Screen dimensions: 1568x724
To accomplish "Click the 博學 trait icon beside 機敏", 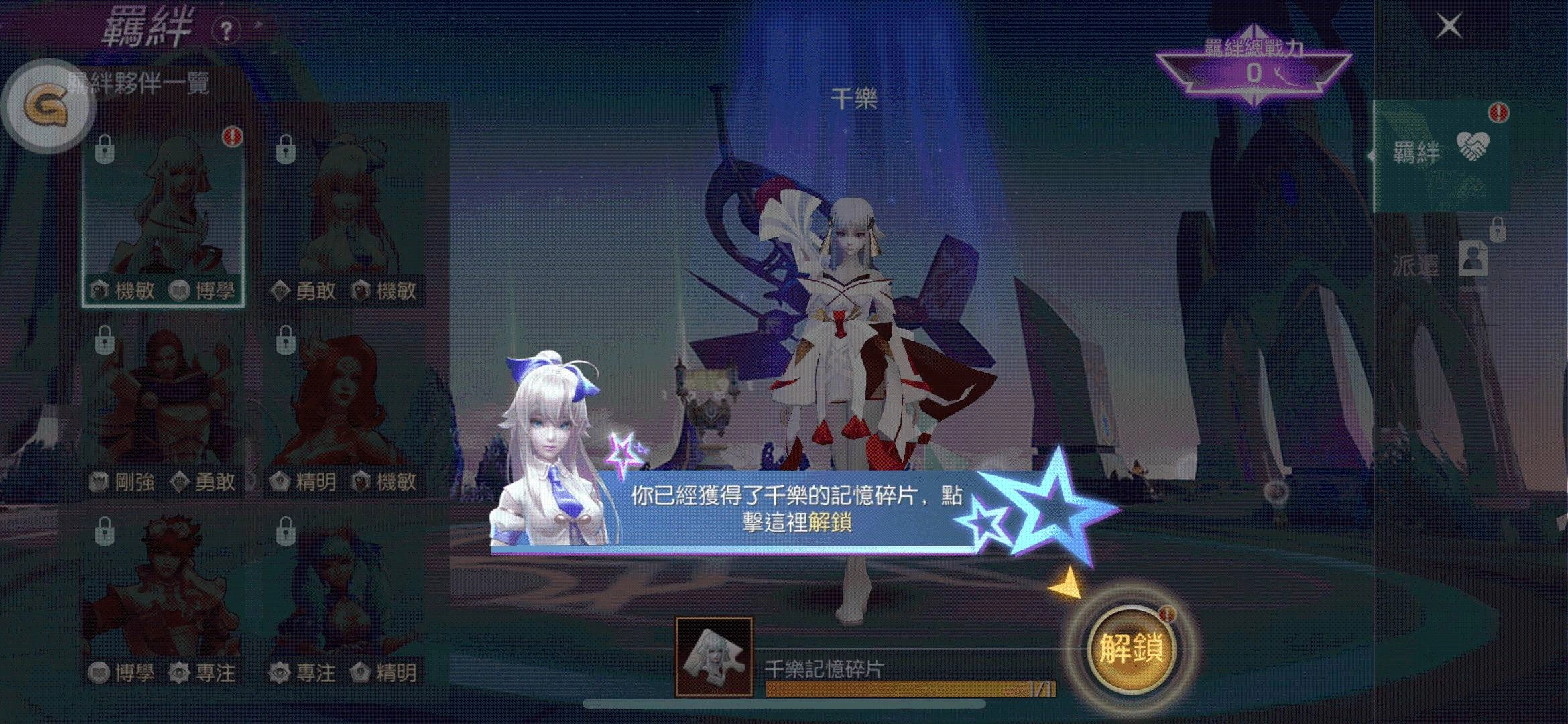I will (177, 291).
